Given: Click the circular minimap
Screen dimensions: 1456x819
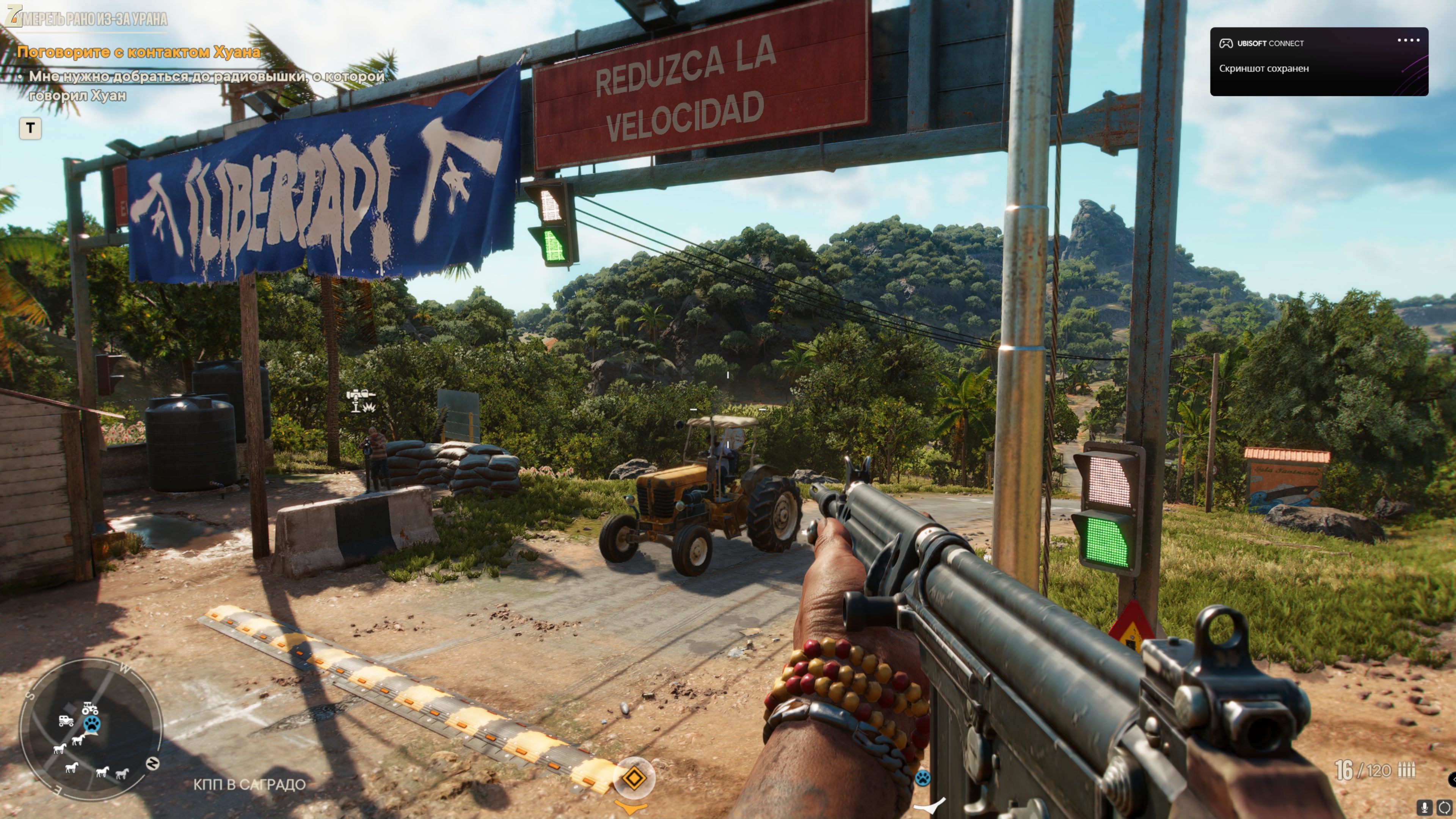Looking at the screenshot, I should 91,730.
